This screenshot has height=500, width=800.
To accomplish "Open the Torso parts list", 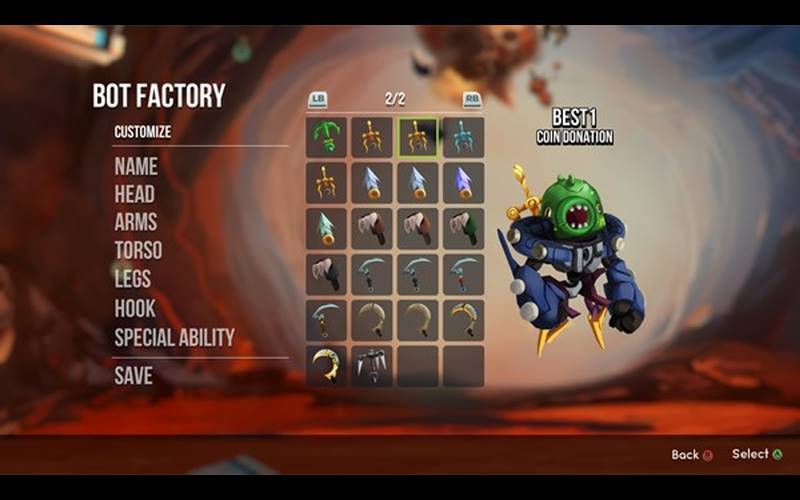I will click(138, 250).
